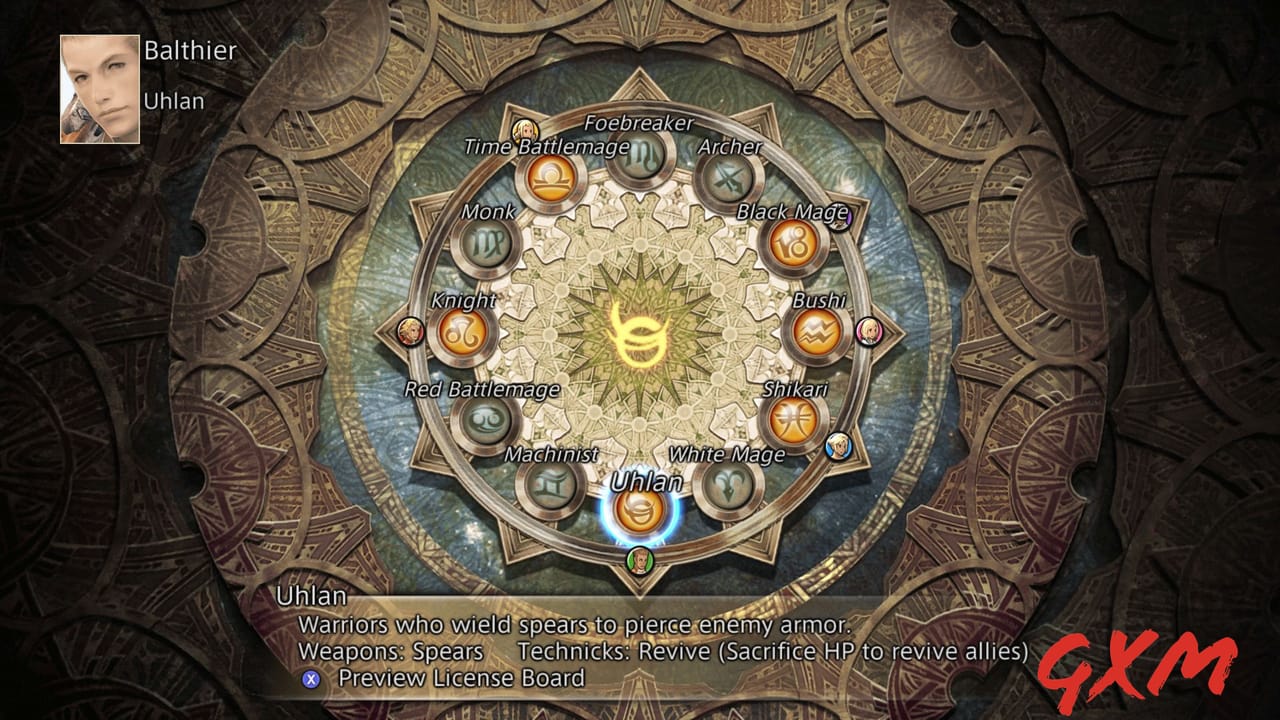This screenshot has height=720, width=1280.
Task: Click the glowing central crest emblem
Action: pyautogui.click(x=644, y=335)
